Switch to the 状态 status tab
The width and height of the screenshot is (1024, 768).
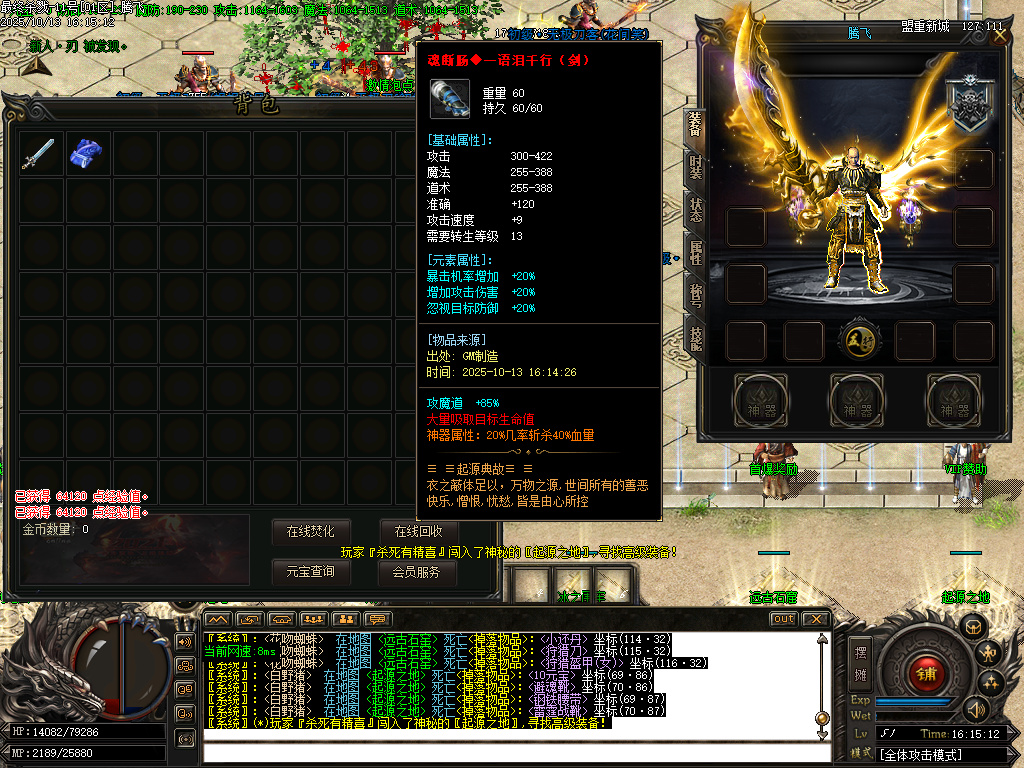(695, 209)
